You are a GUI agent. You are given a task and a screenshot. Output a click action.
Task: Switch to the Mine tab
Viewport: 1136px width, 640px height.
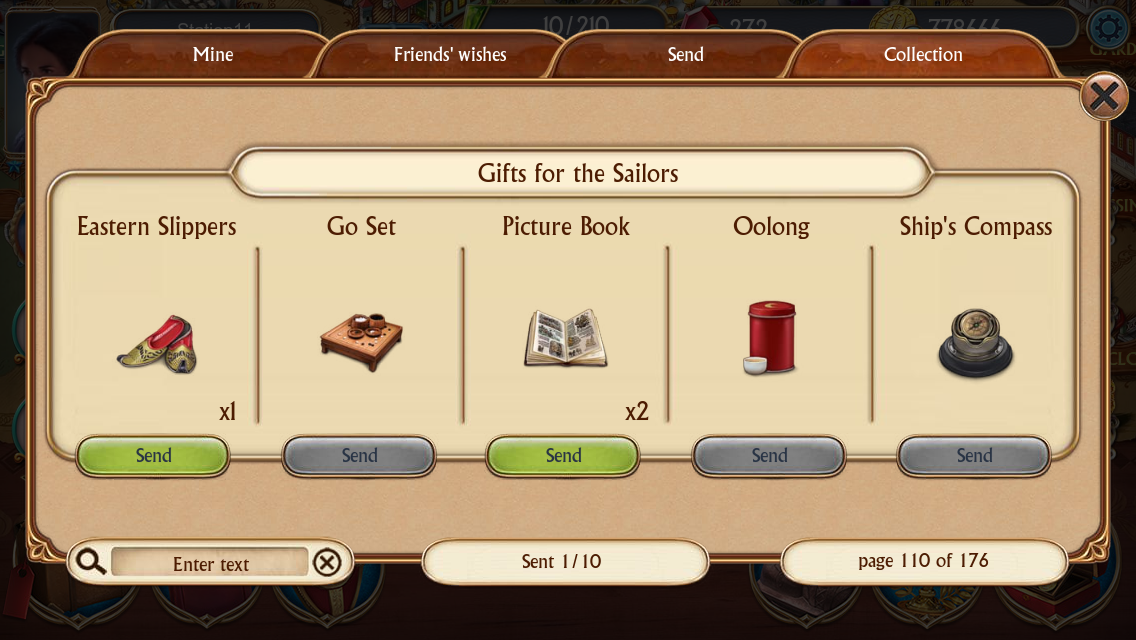click(212, 55)
